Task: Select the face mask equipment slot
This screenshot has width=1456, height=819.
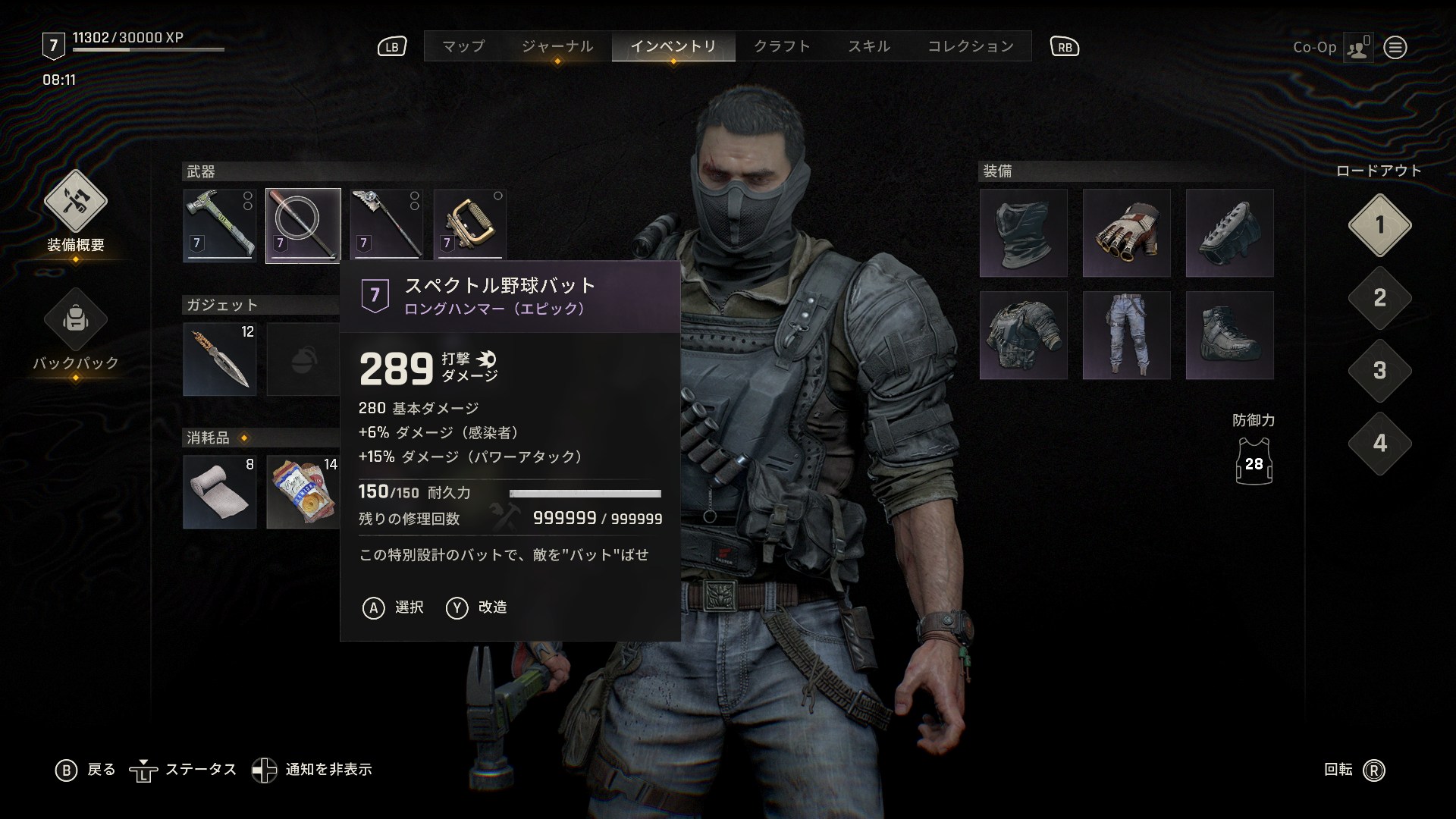Action: click(x=1023, y=233)
